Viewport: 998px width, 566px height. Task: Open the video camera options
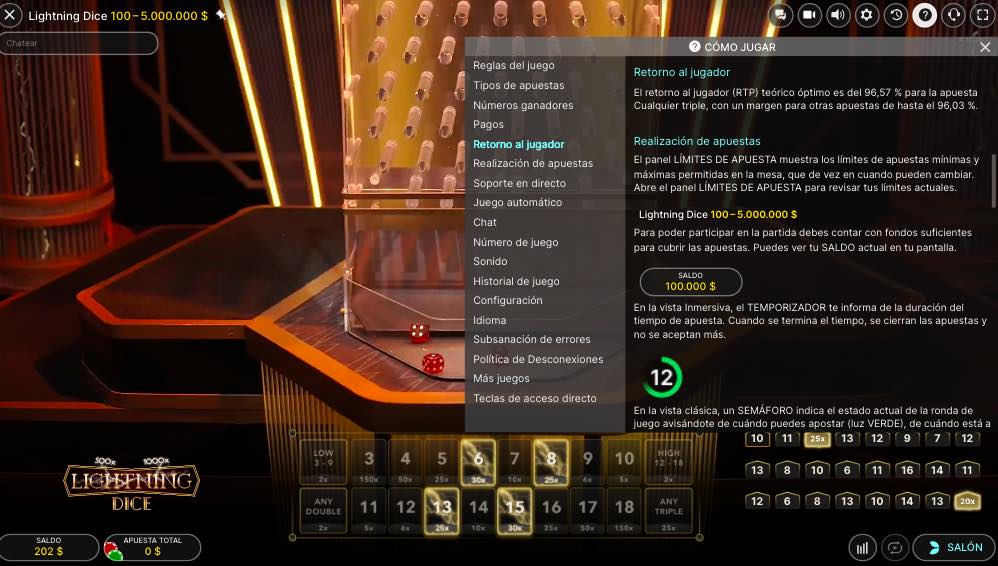click(x=809, y=15)
